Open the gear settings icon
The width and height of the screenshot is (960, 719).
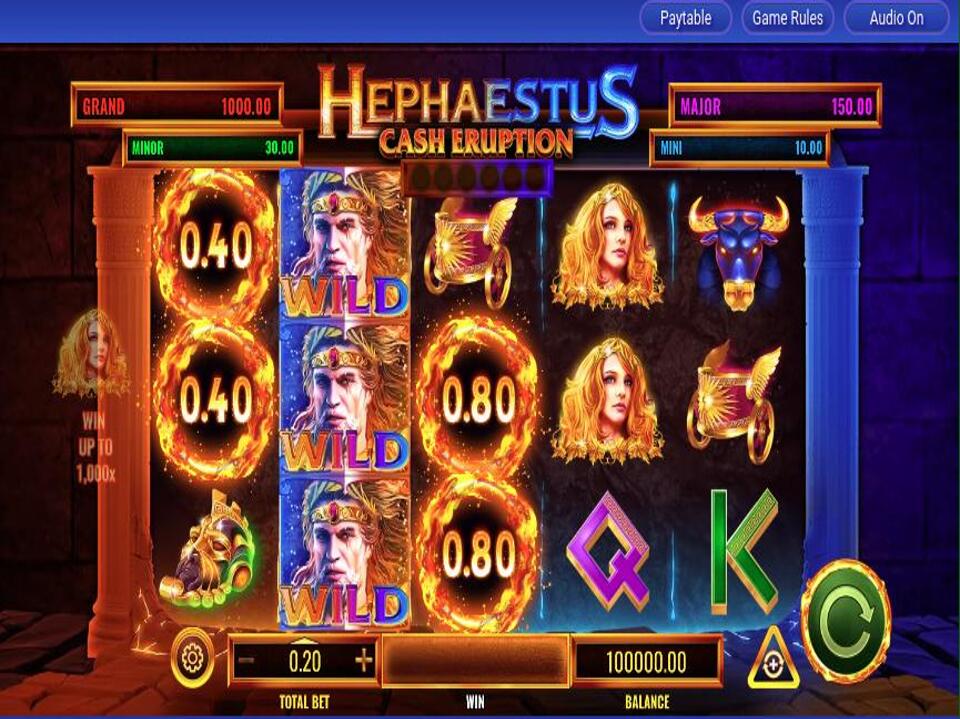point(193,658)
